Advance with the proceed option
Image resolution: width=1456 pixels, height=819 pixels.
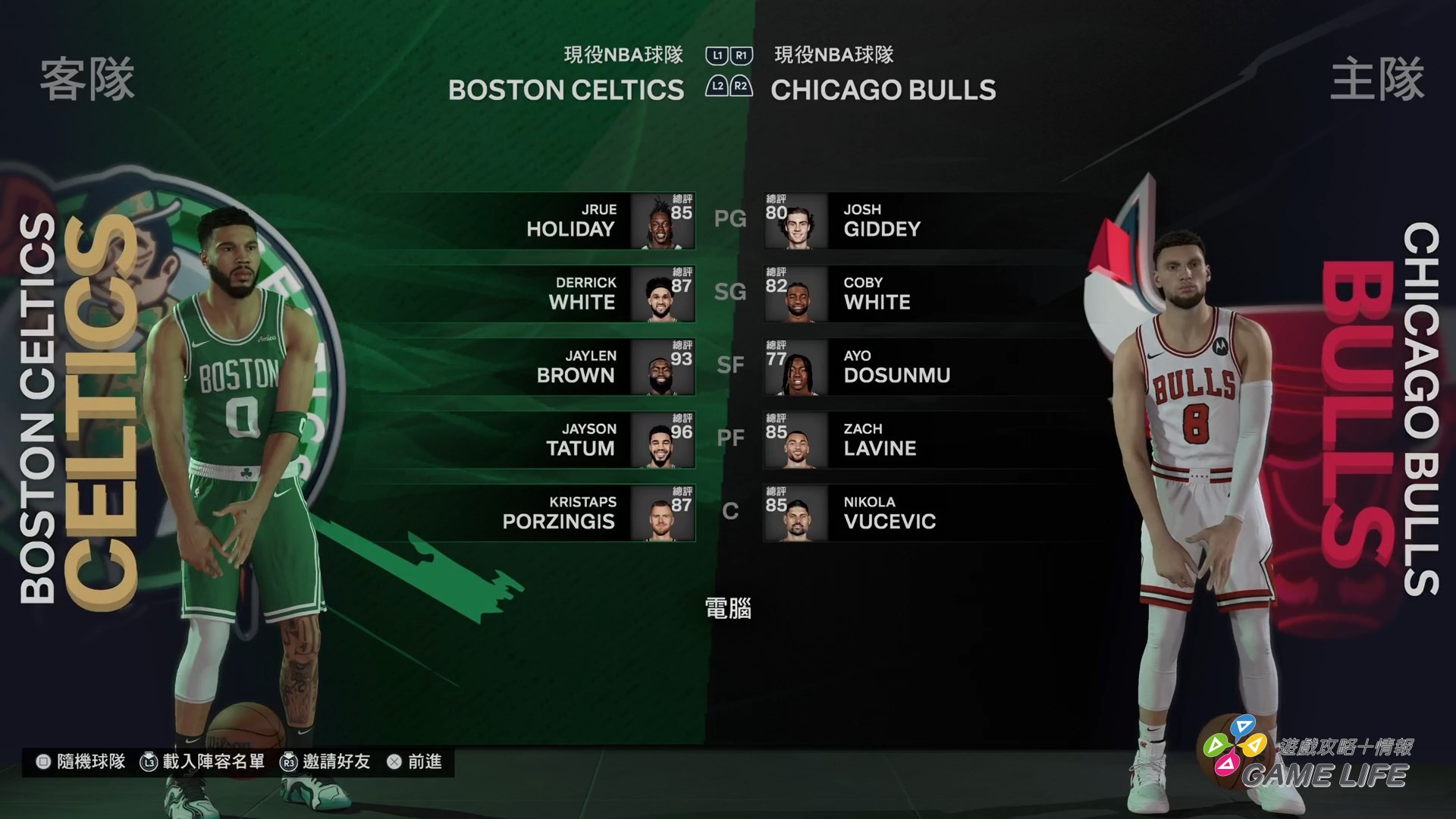pyautogui.click(x=415, y=761)
